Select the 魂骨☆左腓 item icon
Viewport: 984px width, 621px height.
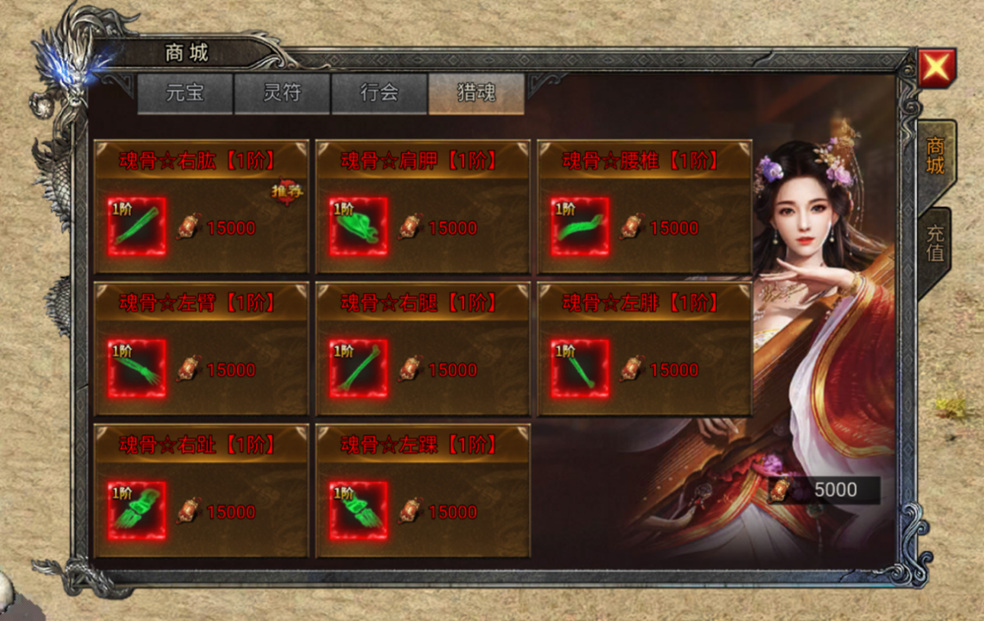581,369
